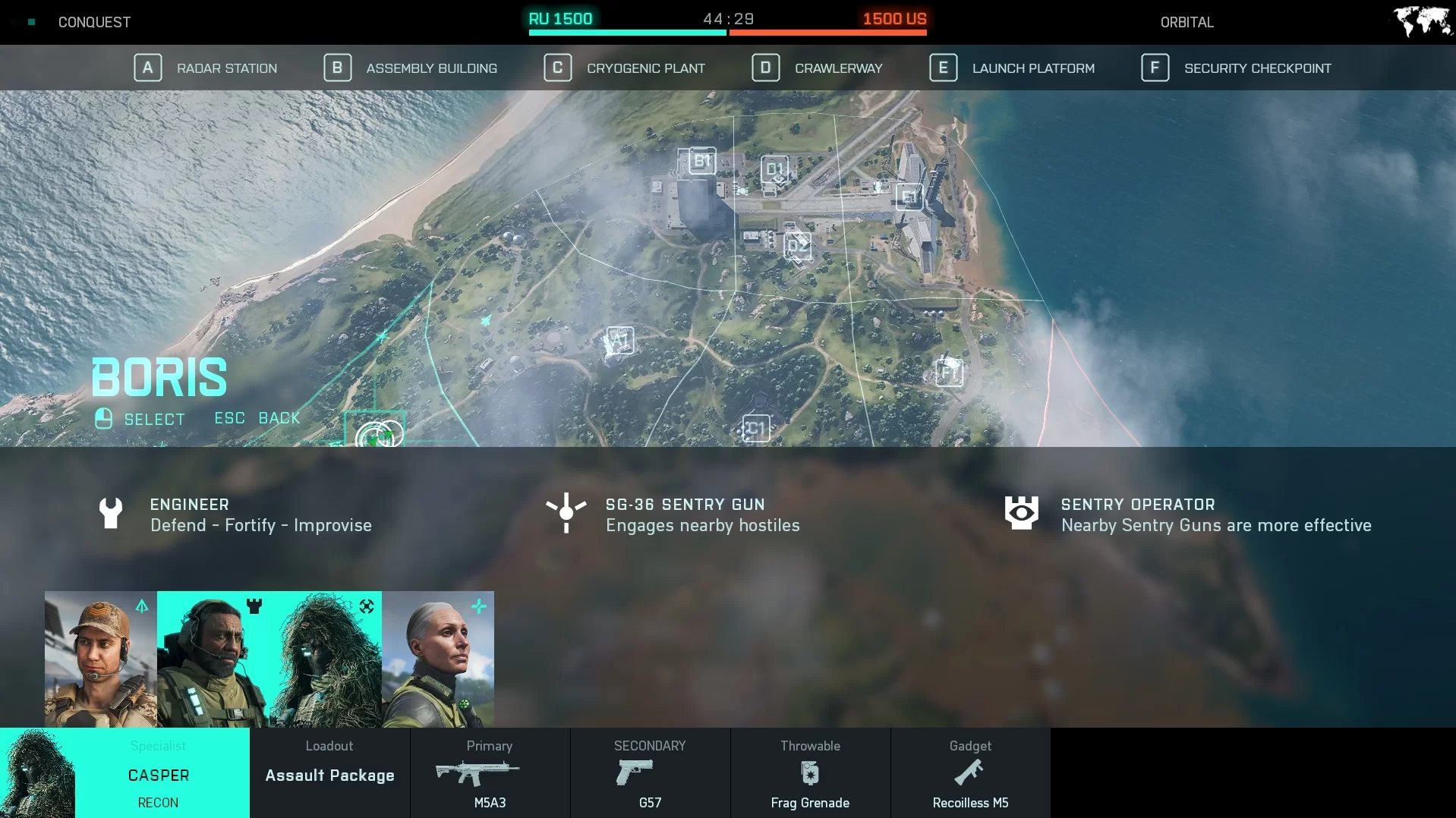Select the D2 map marker
The height and width of the screenshot is (818, 1456).
click(x=798, y=245)
